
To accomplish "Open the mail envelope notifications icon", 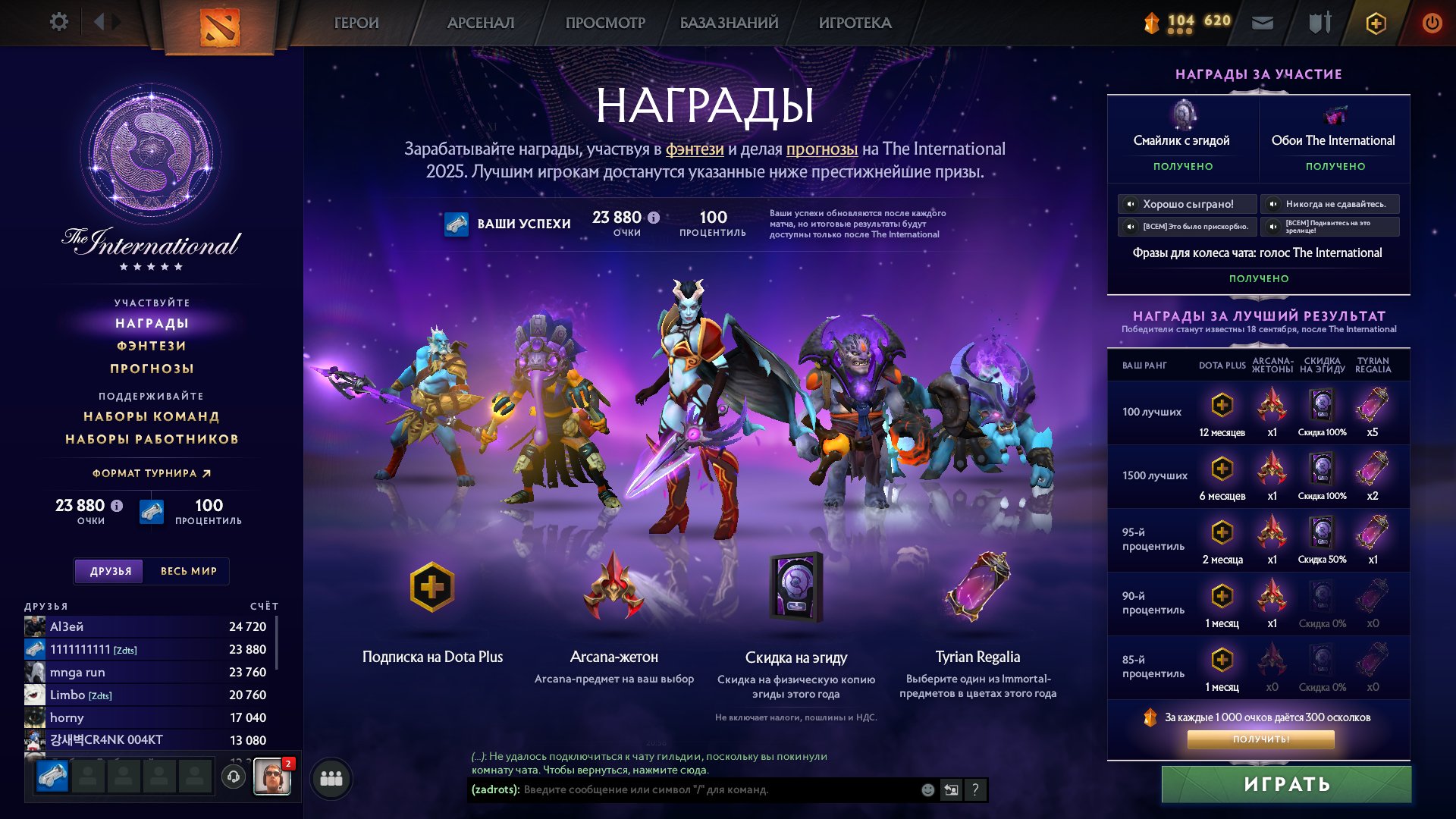I will coord(1262,22).
